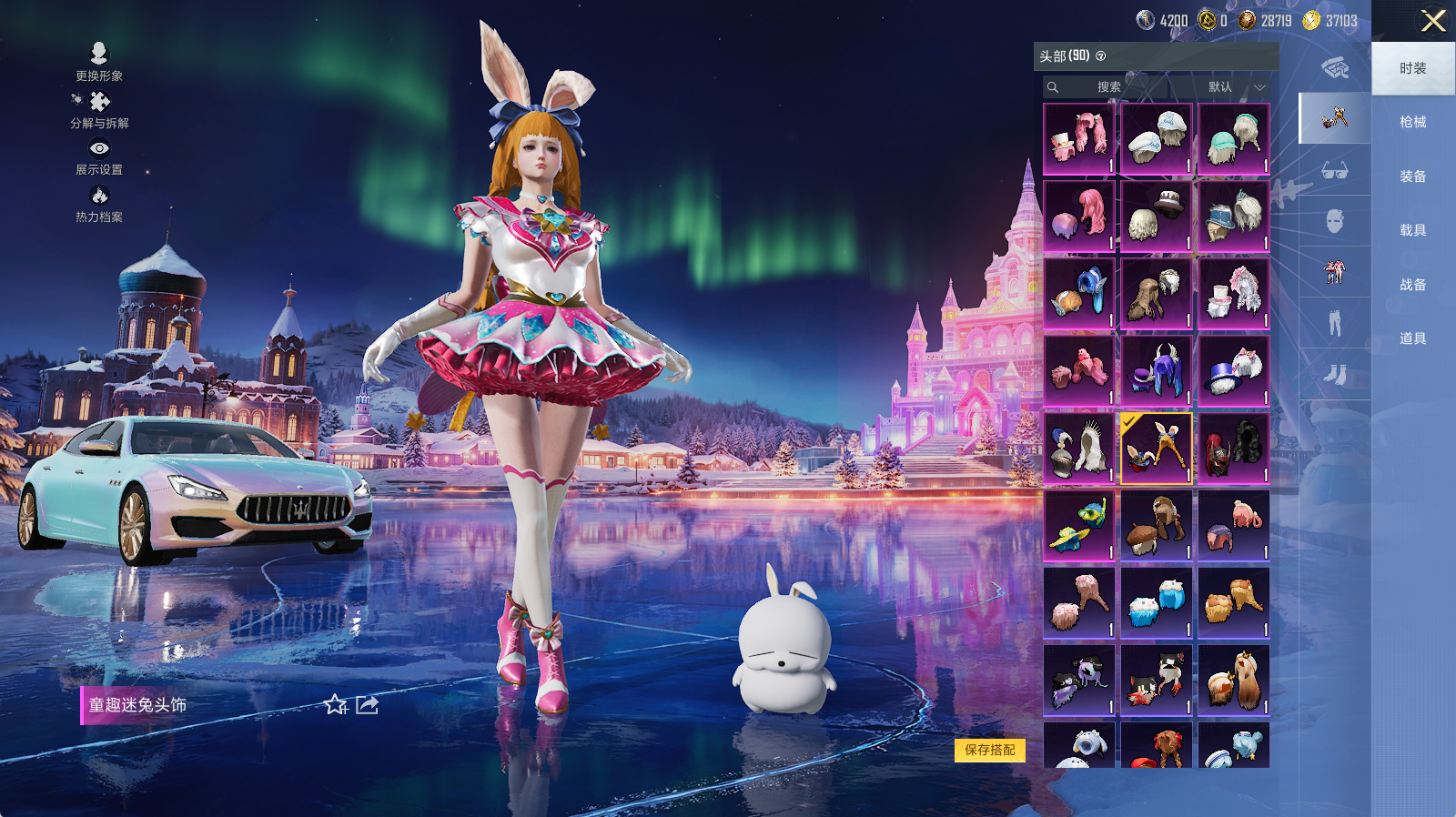Choose the yellow diving goggles headwear
Viewport: 1456px width, 817px height.
pyautogui.click(x=1078, y=526)
